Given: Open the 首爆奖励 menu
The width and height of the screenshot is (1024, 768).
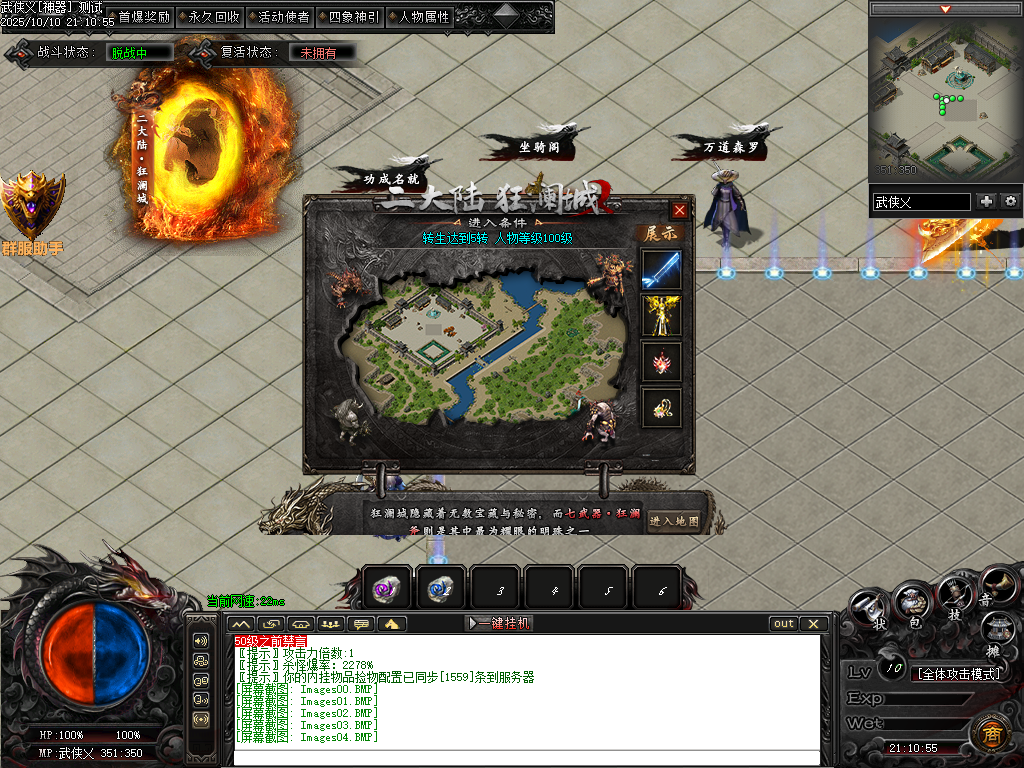Looking at the screenshot, I should tap(143, 17).
